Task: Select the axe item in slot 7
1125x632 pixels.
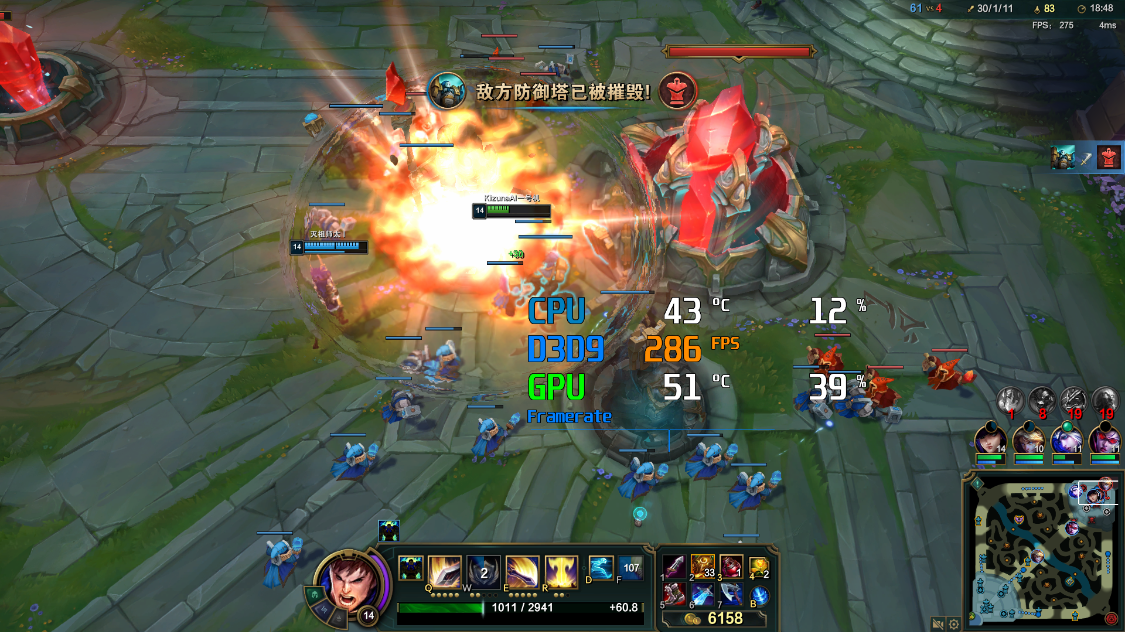Action: coord(732,596)
